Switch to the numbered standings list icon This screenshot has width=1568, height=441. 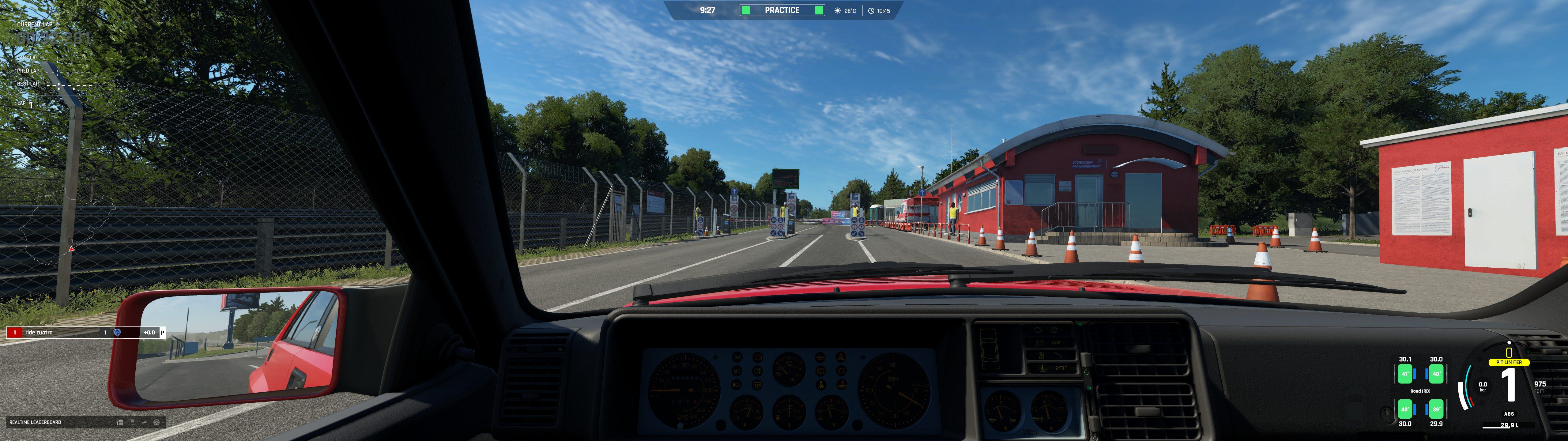coord(132,422)
